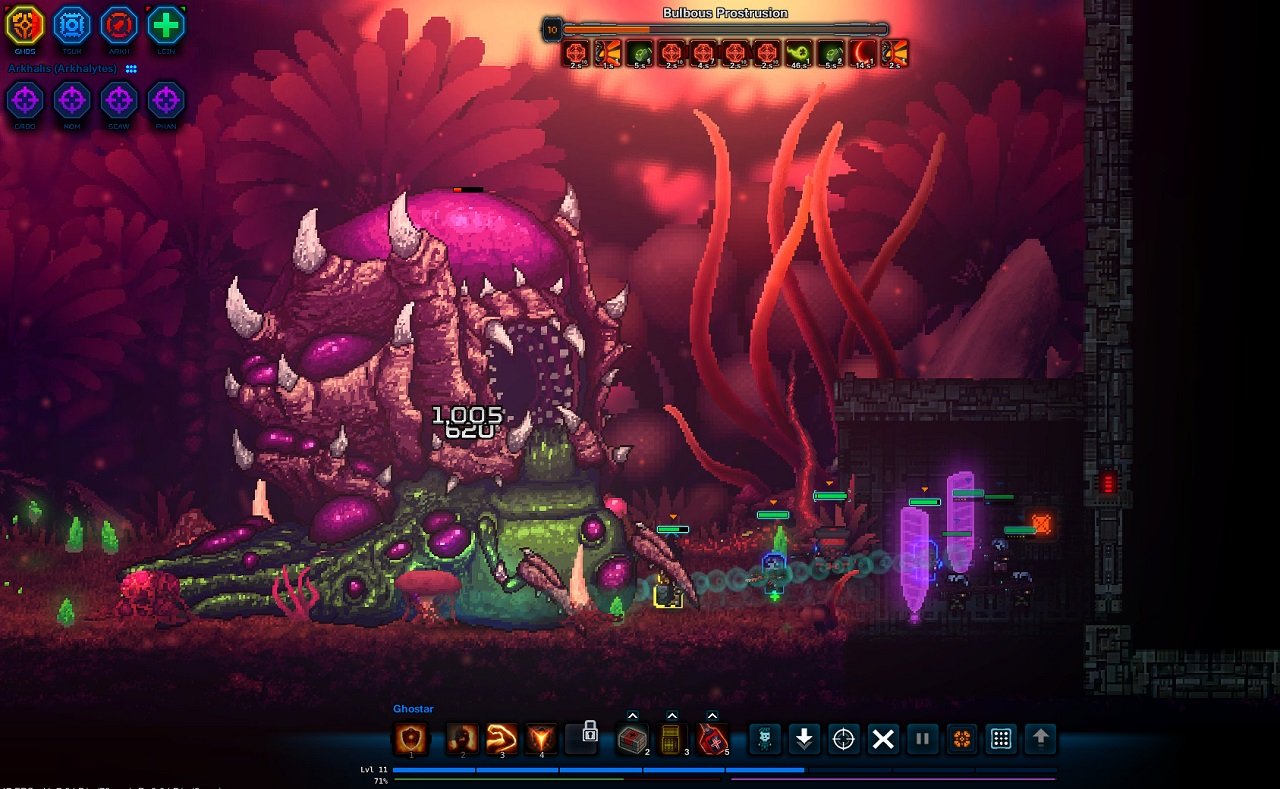Screen dimensions: 1280x789
Task: Click the 46s green flame debuff icon
Action: click(x=797, y=50)
